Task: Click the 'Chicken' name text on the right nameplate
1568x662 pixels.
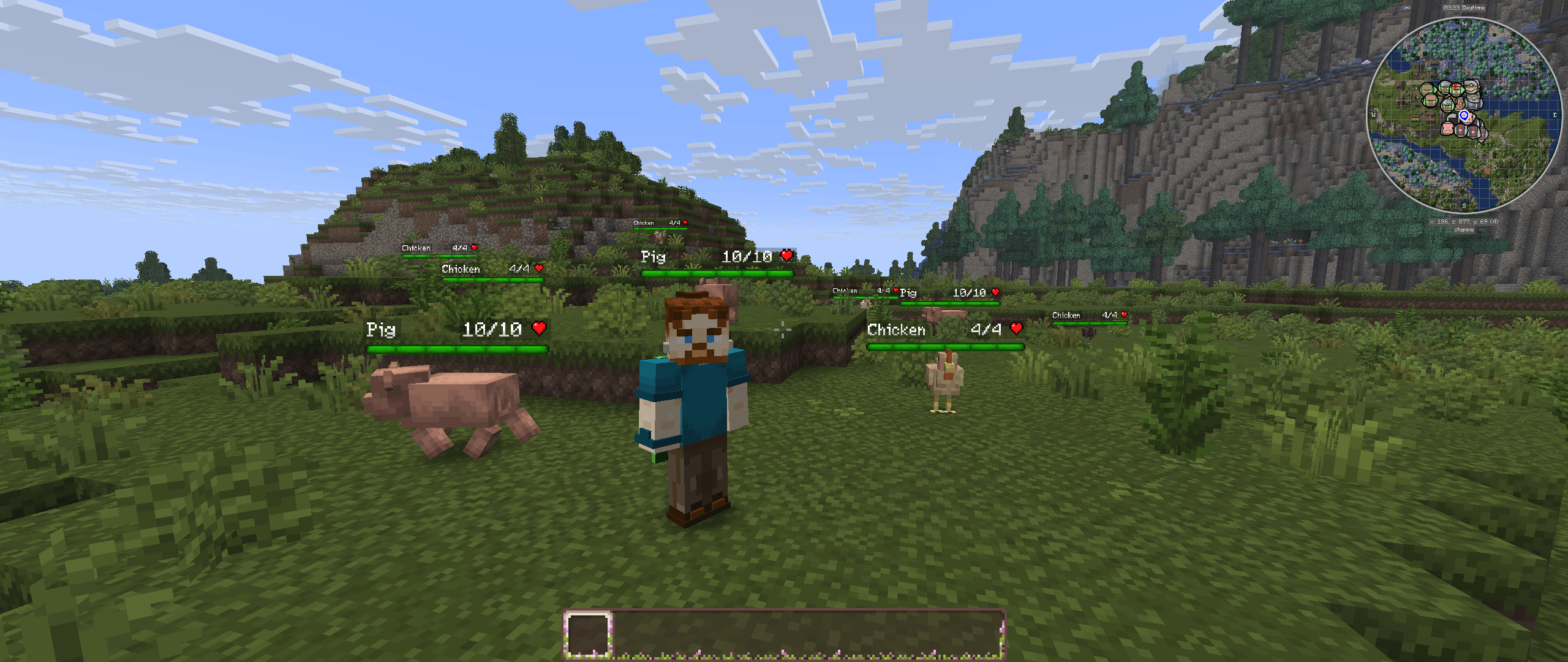Action: coord(897,330)
